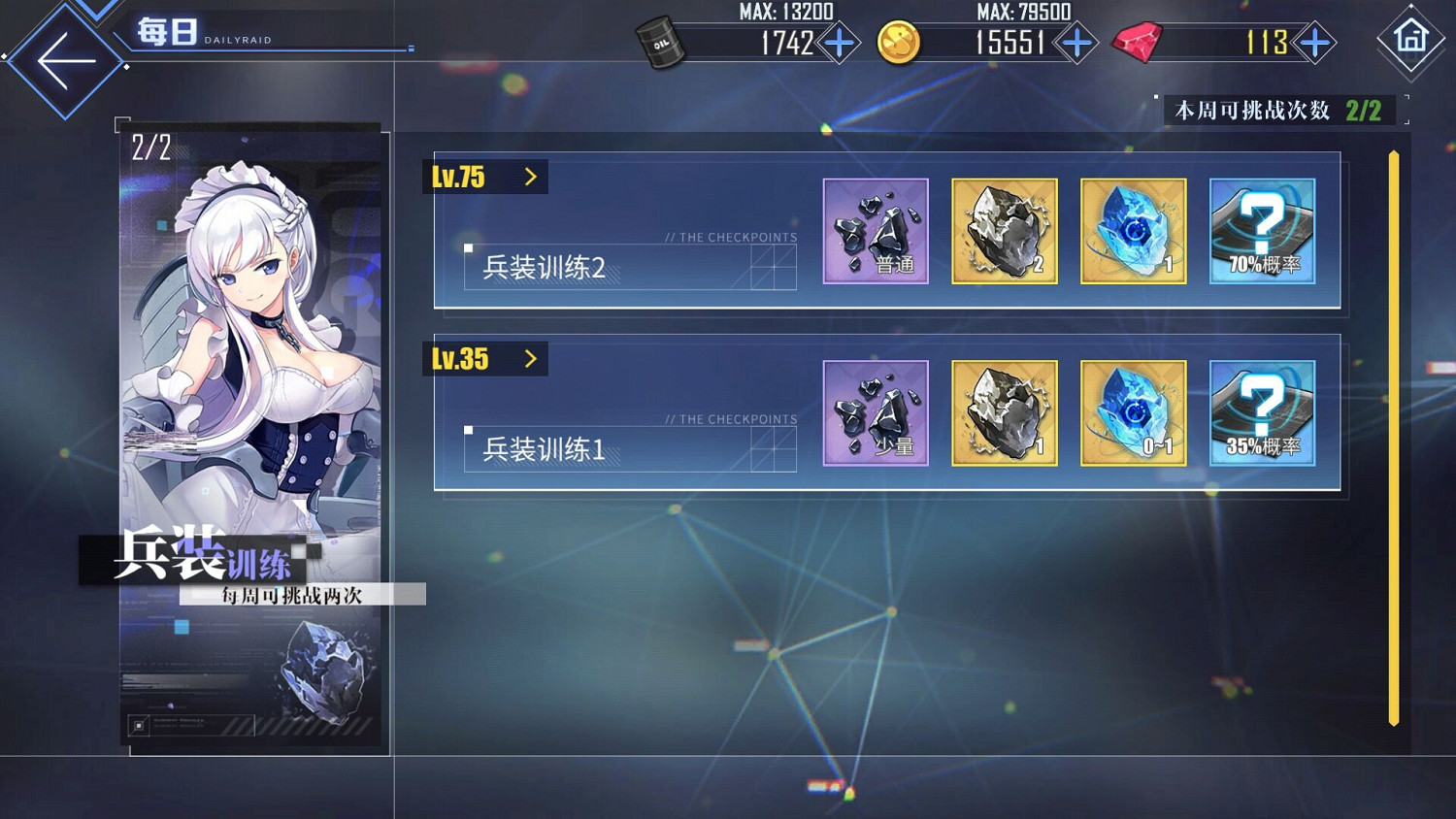Image resolution: width=1456 pixels, height=819 pixels.
Task: View the 少量 material reward in Lv.35 row
Action: pos(874,413)
